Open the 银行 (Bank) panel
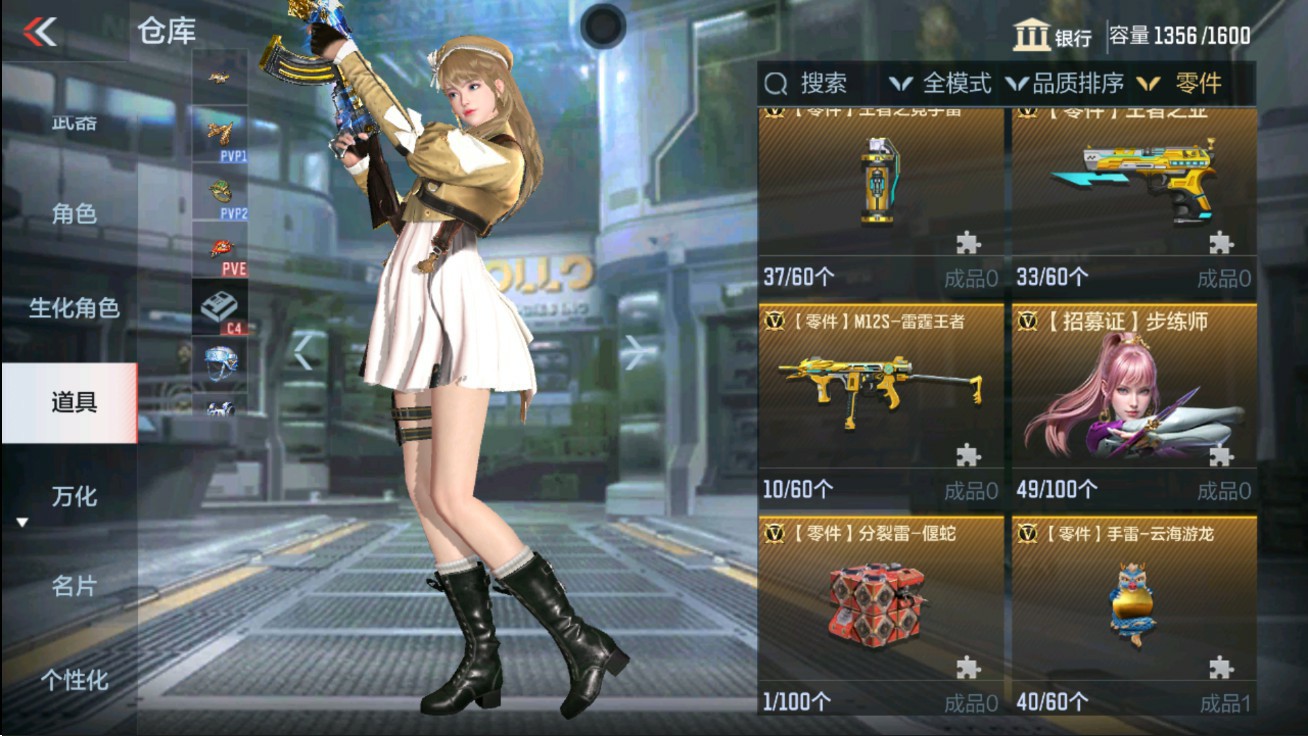The image size is (1308, 736). [x=1052, y=30]
